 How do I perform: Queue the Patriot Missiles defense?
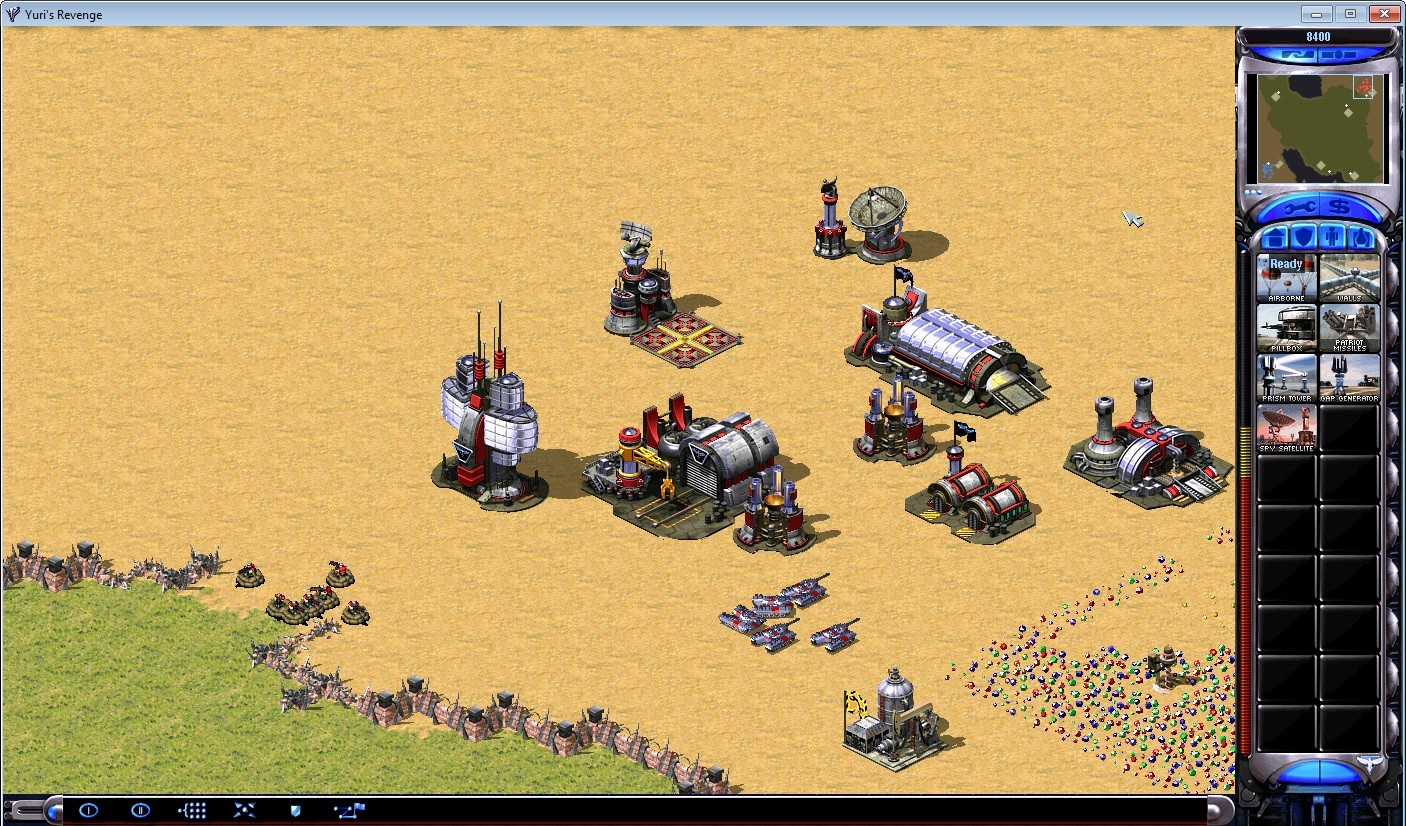pyautogui.click(x=1349, y=325)
